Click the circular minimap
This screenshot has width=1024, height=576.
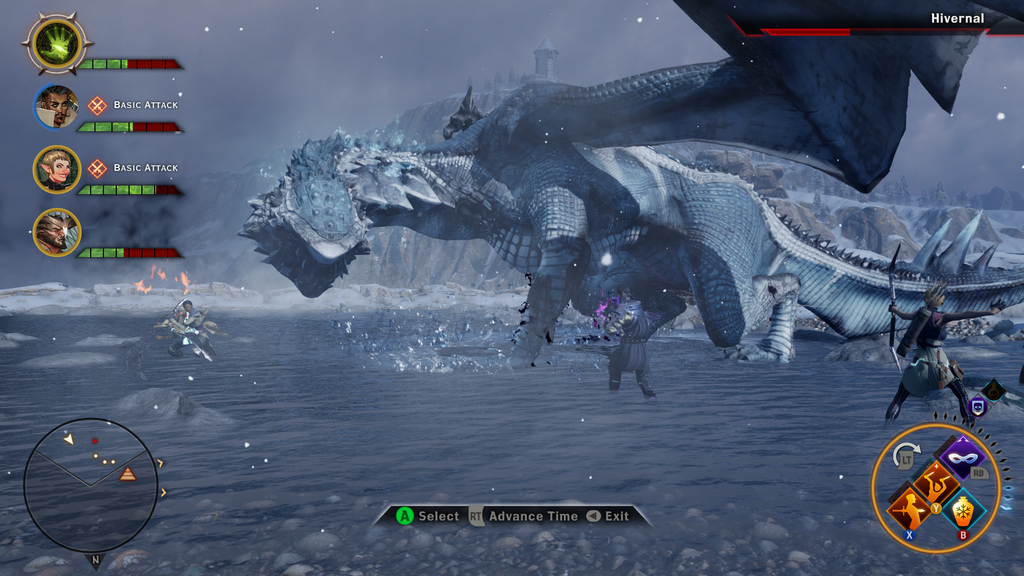90,485
